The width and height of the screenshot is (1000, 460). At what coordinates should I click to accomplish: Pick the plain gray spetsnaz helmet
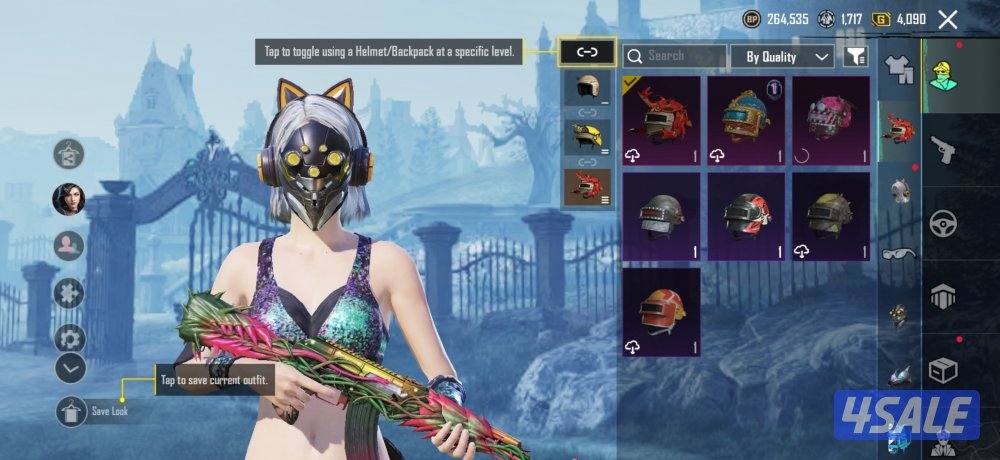tap(661, 215)
